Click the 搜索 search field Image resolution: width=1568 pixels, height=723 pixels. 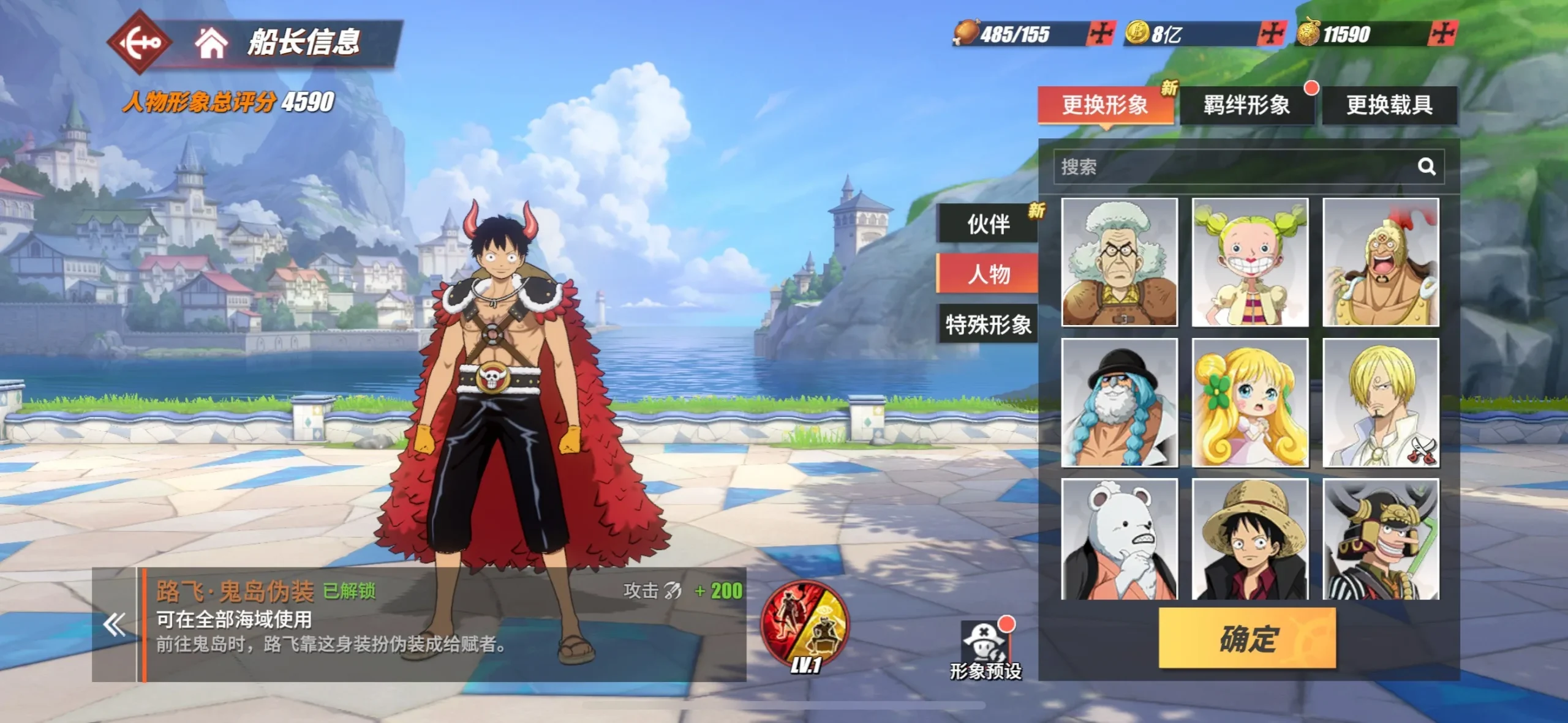[1231, 167]
